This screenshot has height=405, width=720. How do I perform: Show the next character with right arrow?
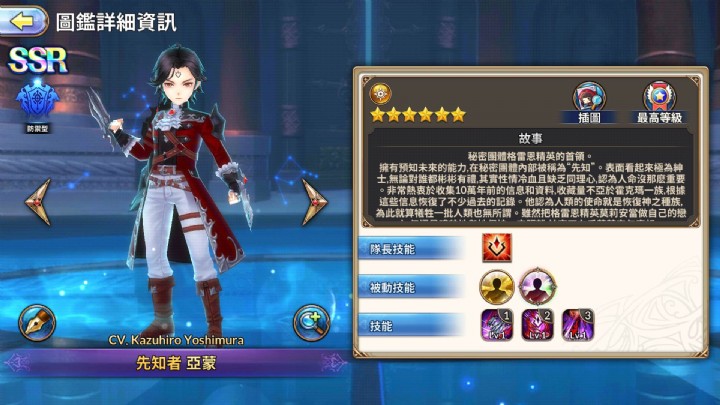coord(318,201)
